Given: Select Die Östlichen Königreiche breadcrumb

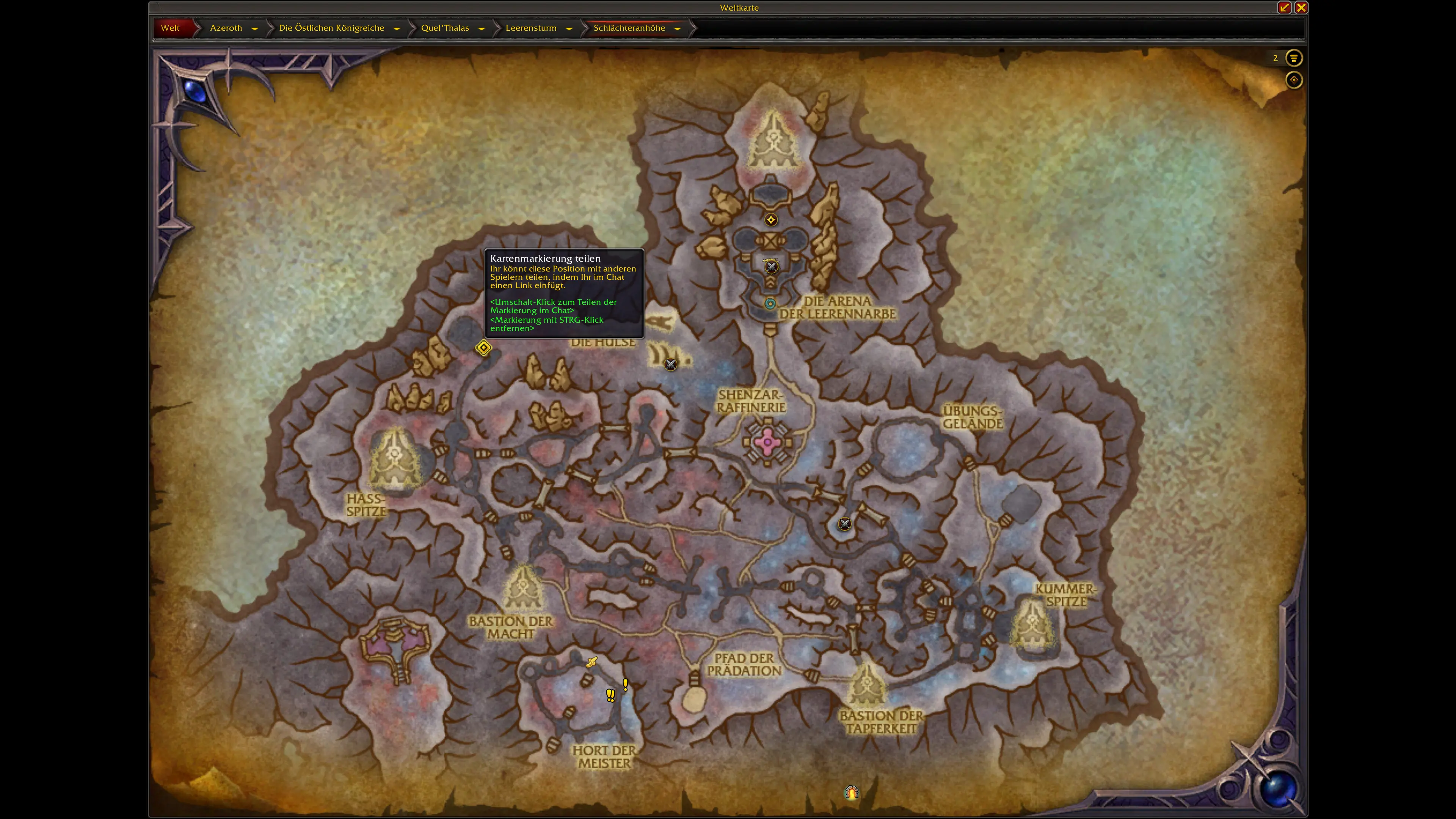Looking at the screenshot, I should click(331, 28).
